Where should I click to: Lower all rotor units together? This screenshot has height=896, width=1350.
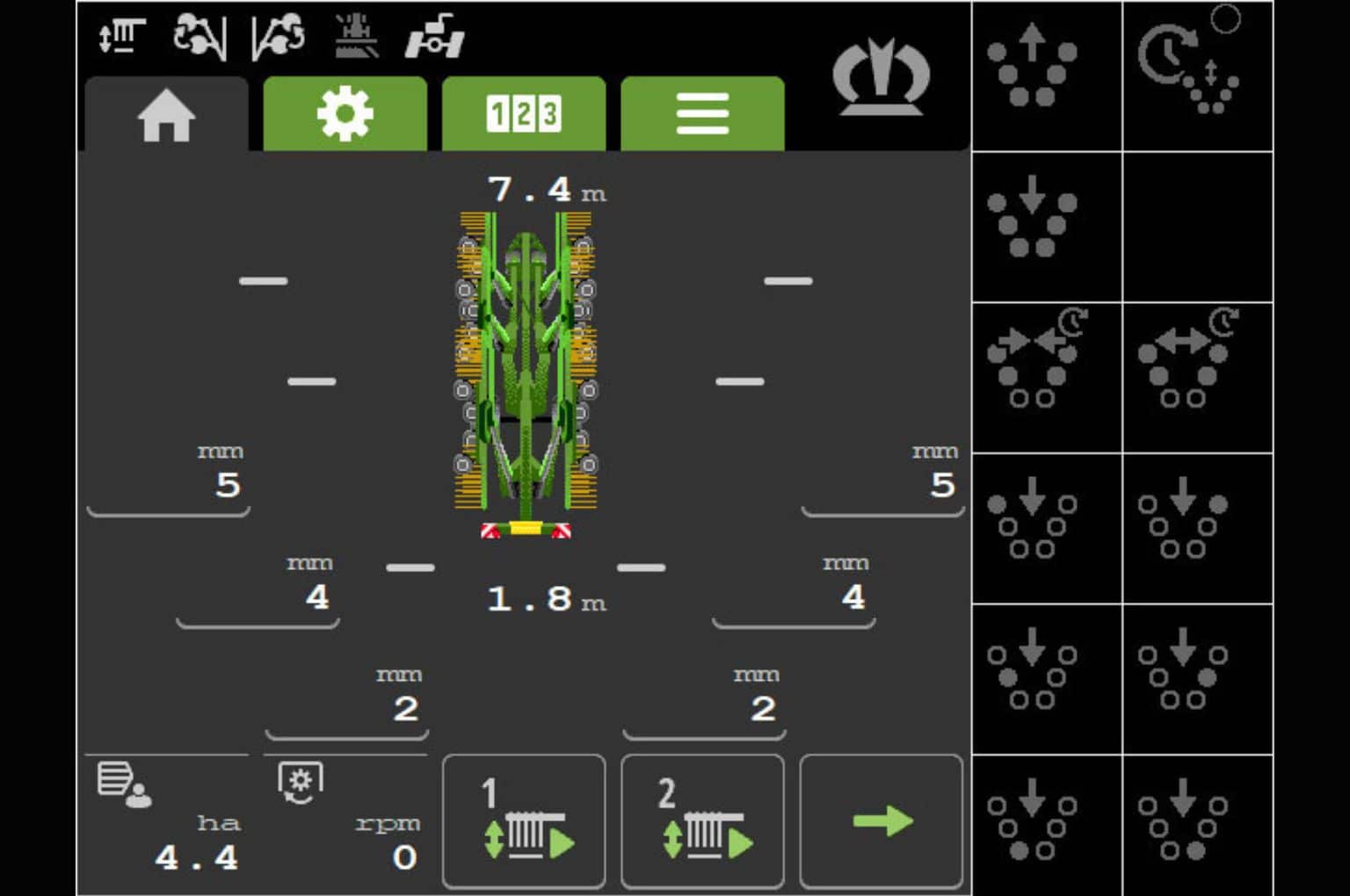tap(1047, 227)
